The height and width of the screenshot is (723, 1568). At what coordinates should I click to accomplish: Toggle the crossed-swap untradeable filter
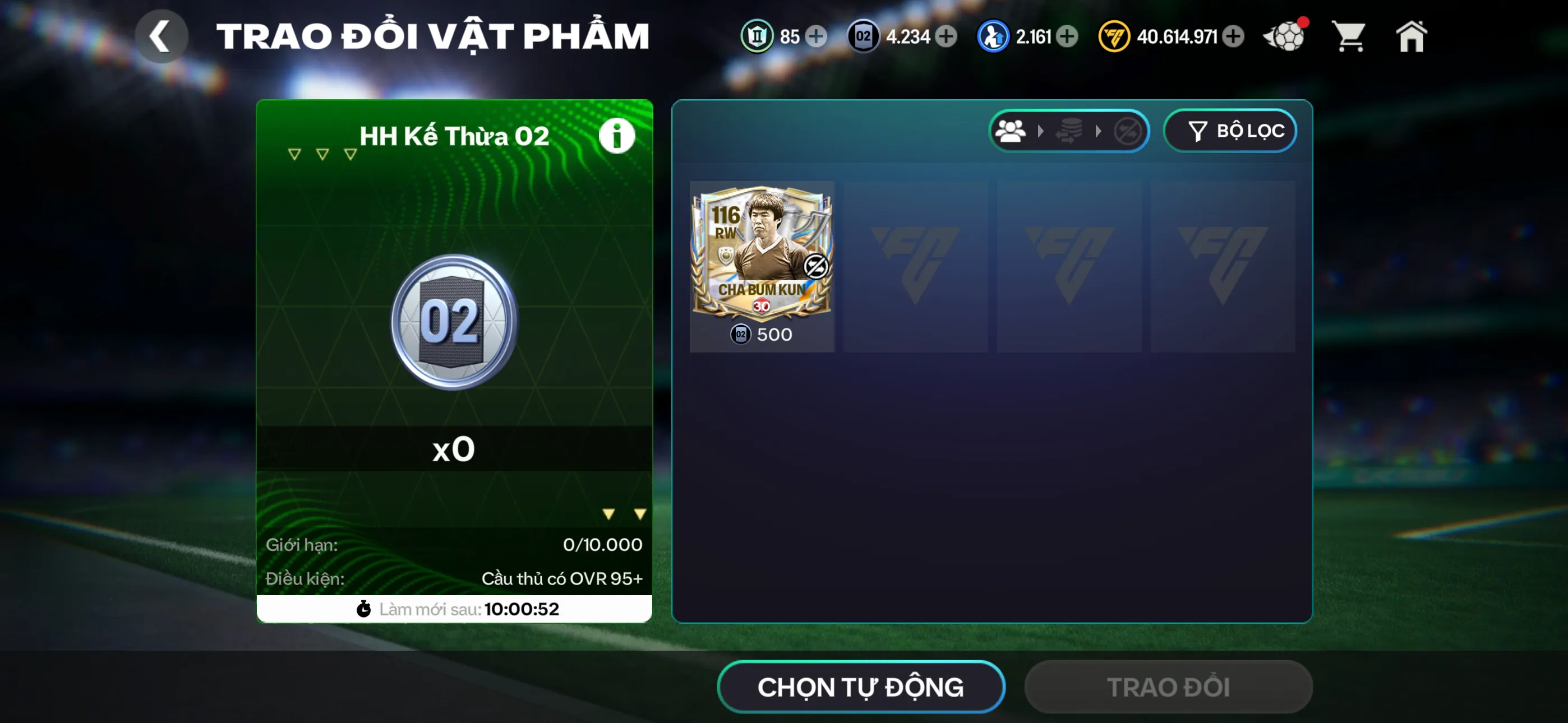pos(1127,131)
